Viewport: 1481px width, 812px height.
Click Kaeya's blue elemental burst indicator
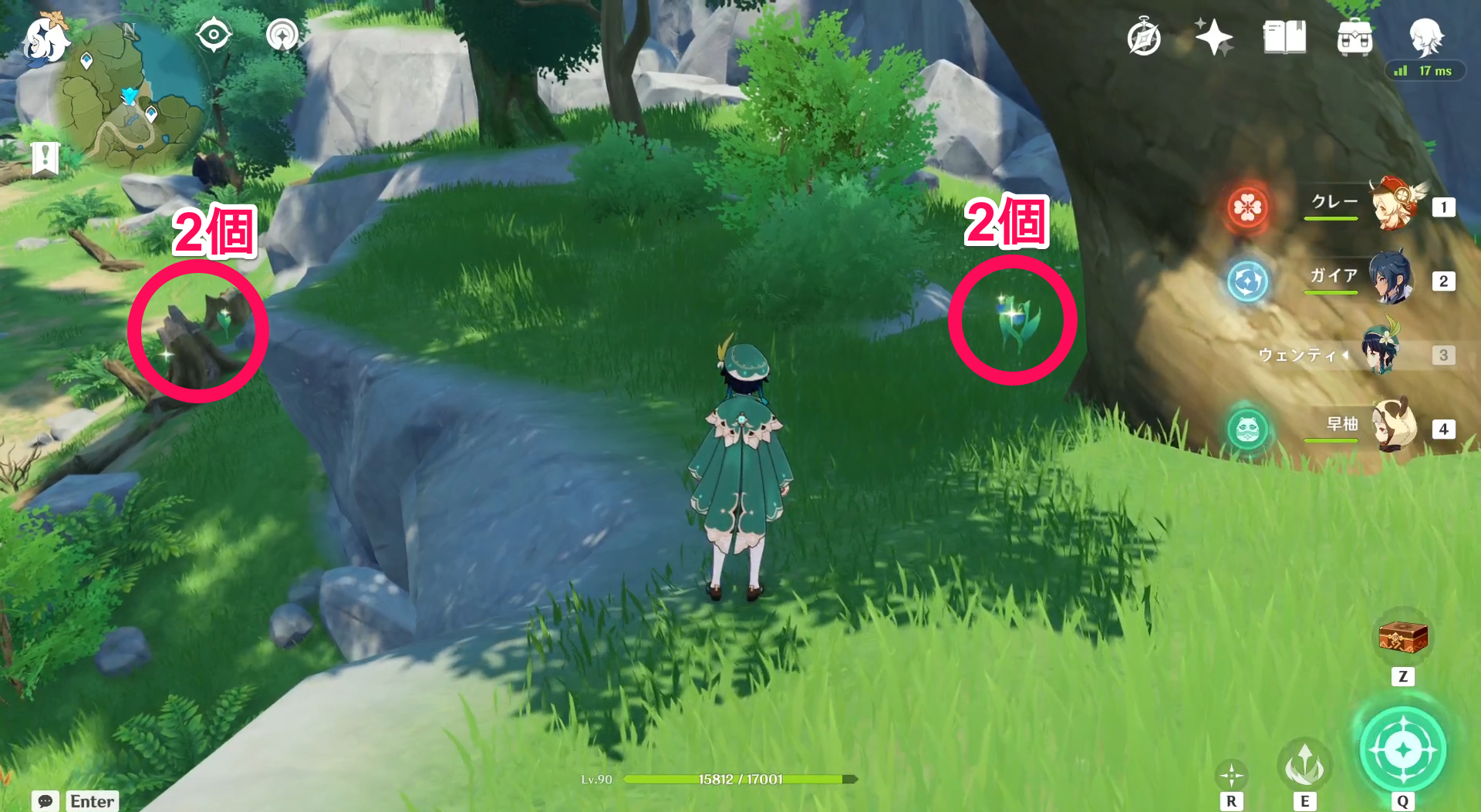click(1250, 281)
